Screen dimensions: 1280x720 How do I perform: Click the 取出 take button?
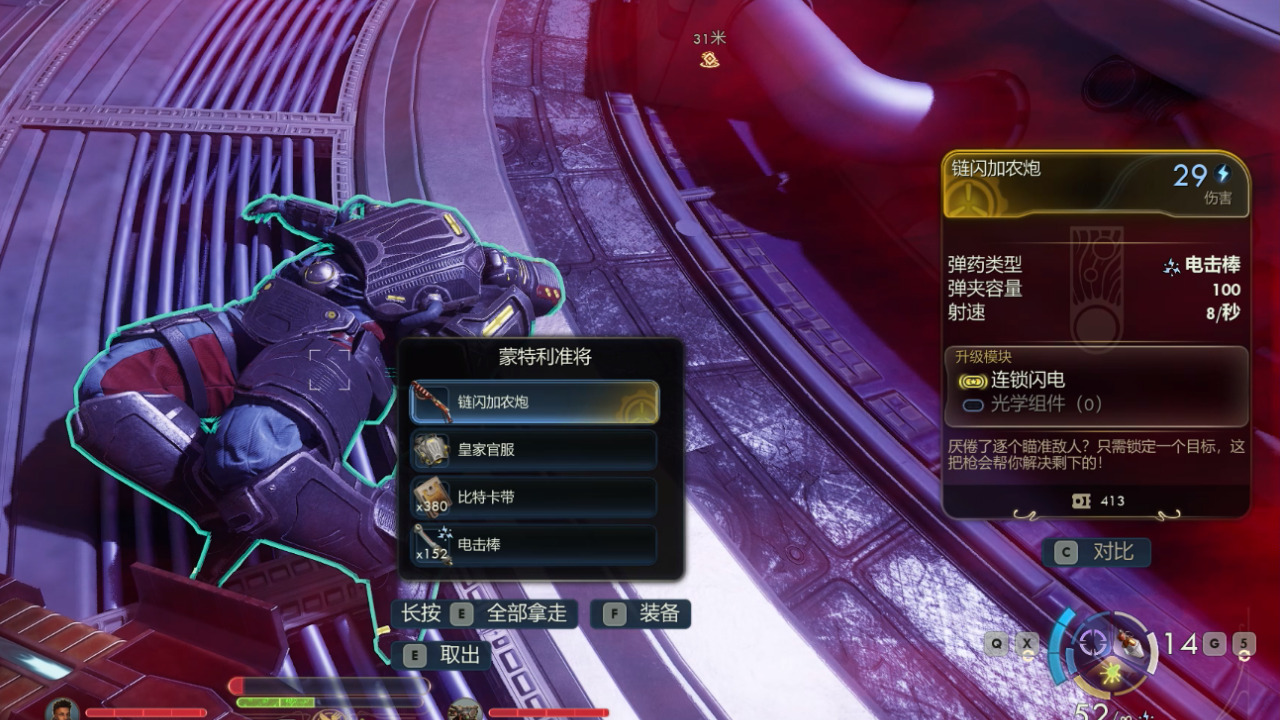446,655
